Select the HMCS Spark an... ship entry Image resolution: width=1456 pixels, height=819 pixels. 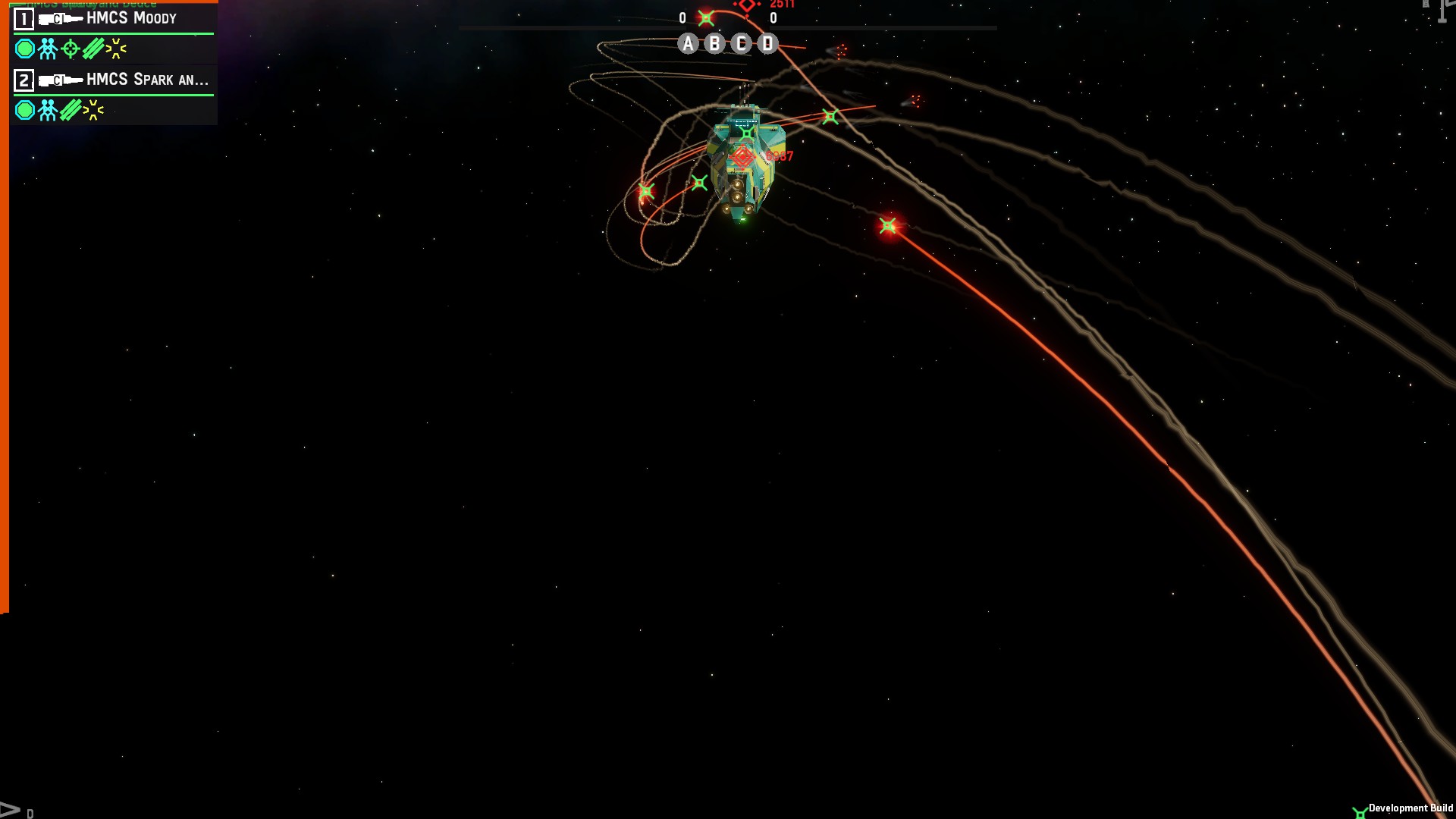pos(146,80)
